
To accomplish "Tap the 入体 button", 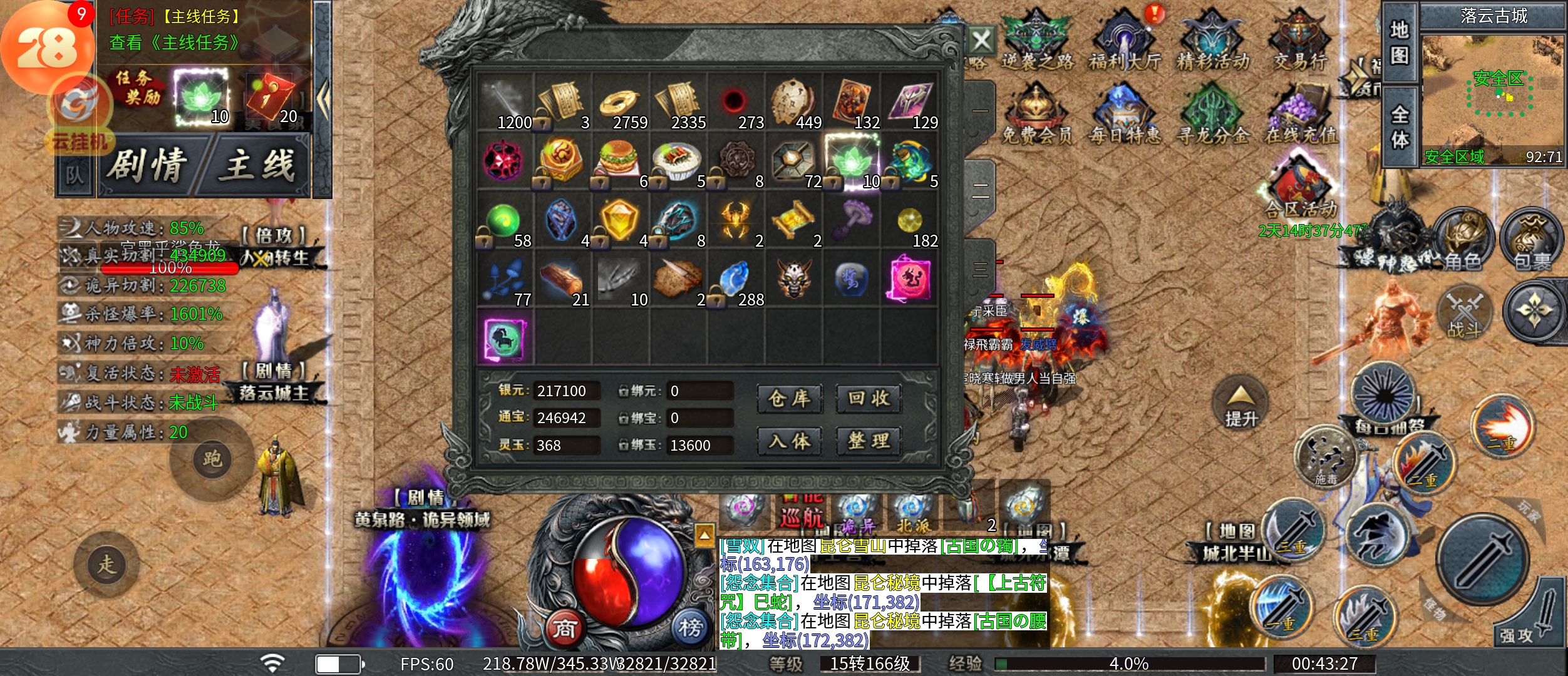I will click(789, 441).
